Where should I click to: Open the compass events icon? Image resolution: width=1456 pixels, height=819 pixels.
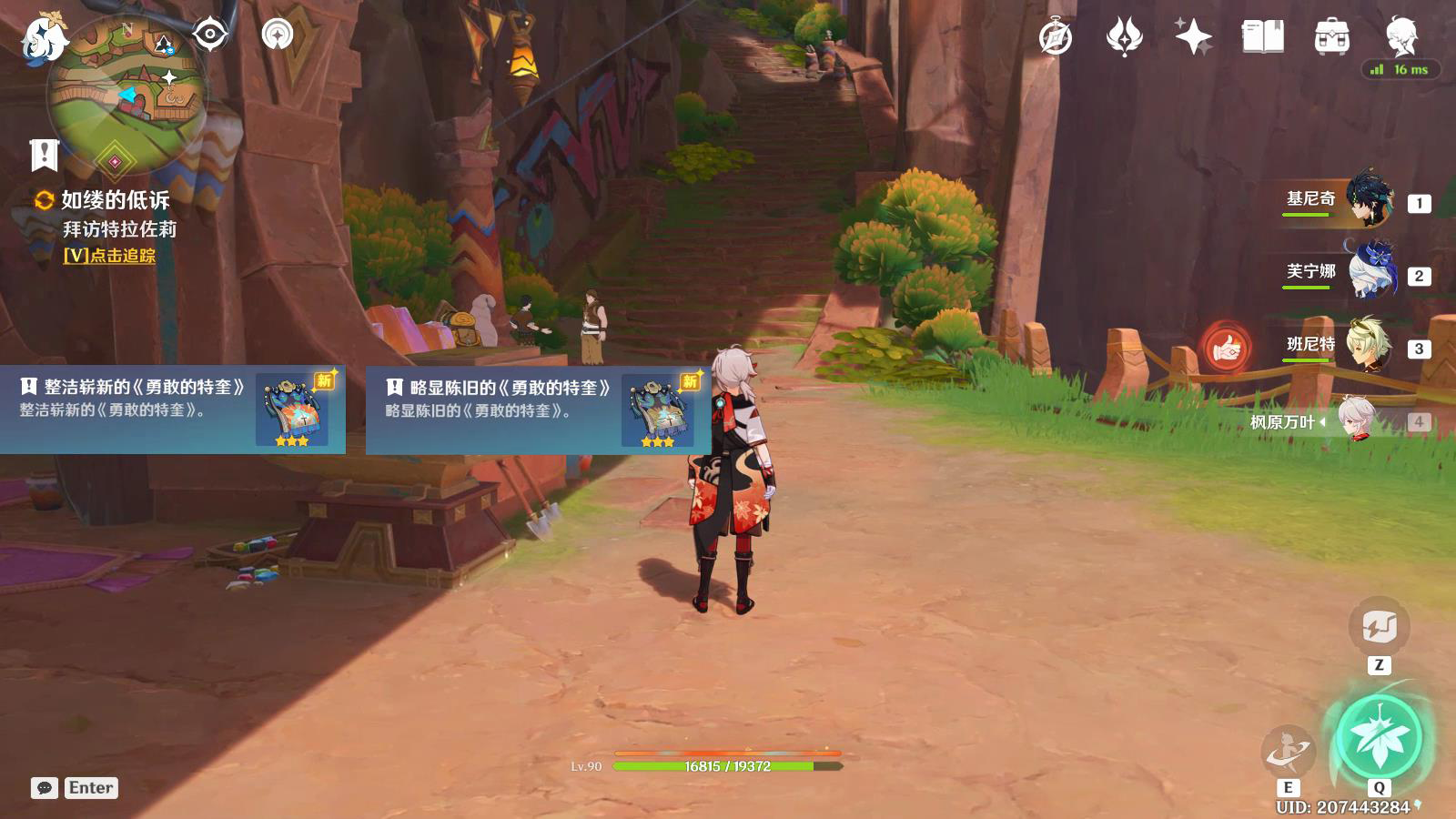(1056, 37)
